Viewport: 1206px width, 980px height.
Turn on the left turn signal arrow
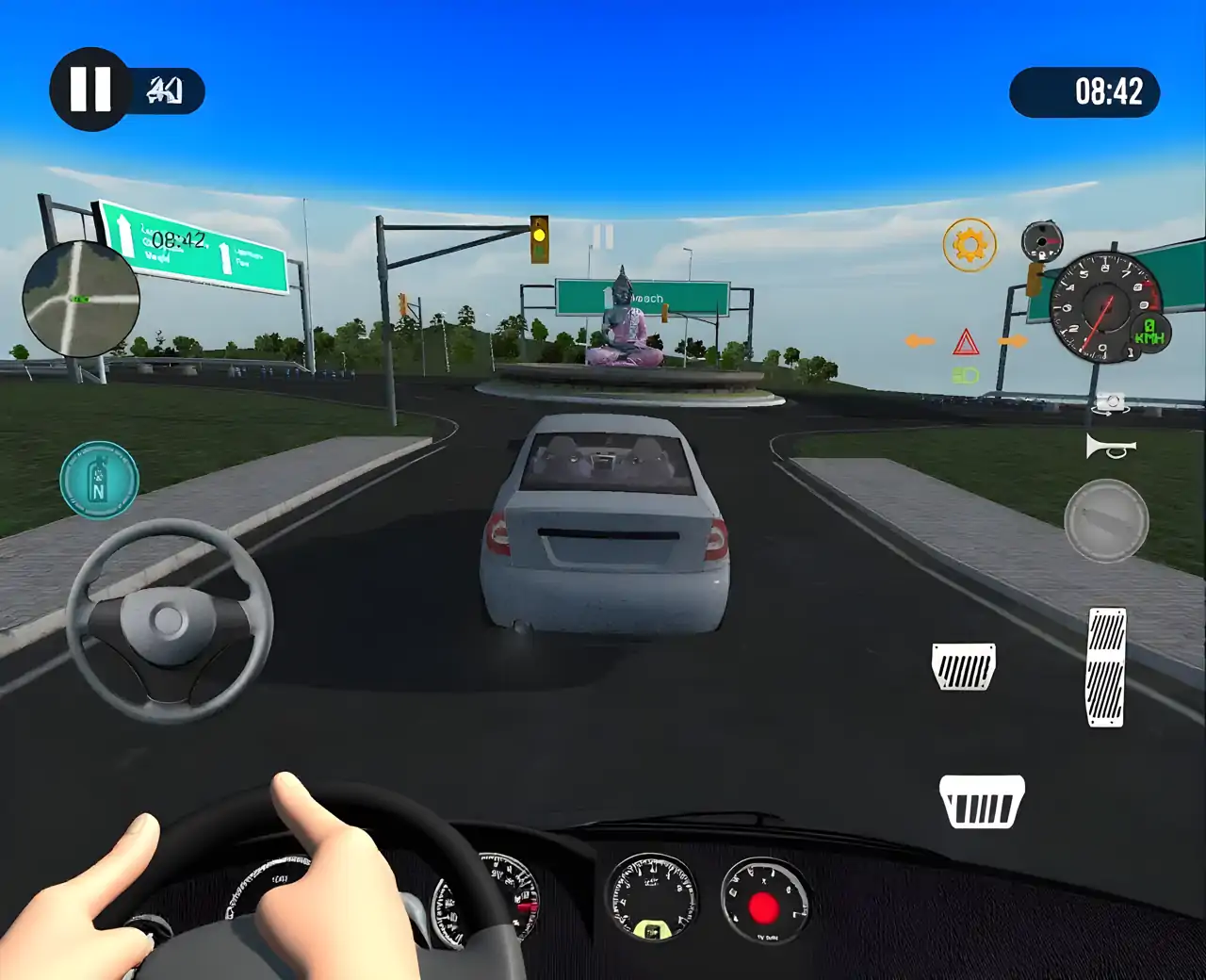coord(920,341)
